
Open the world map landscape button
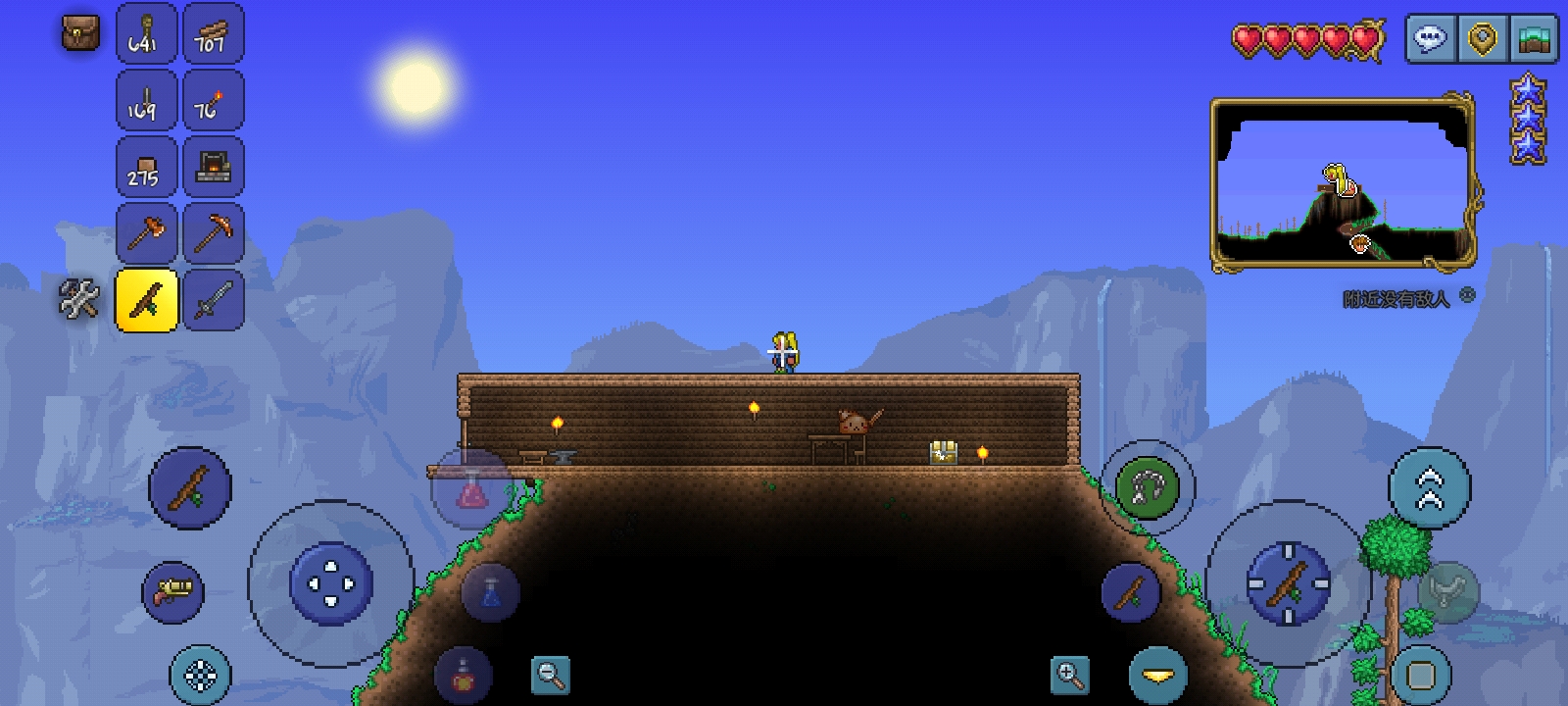coord(1536,39)
